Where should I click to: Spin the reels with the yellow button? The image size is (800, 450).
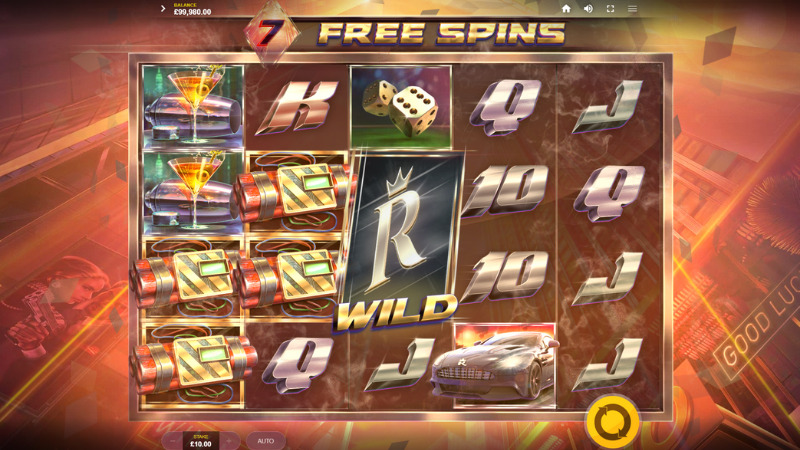(612, 421)
